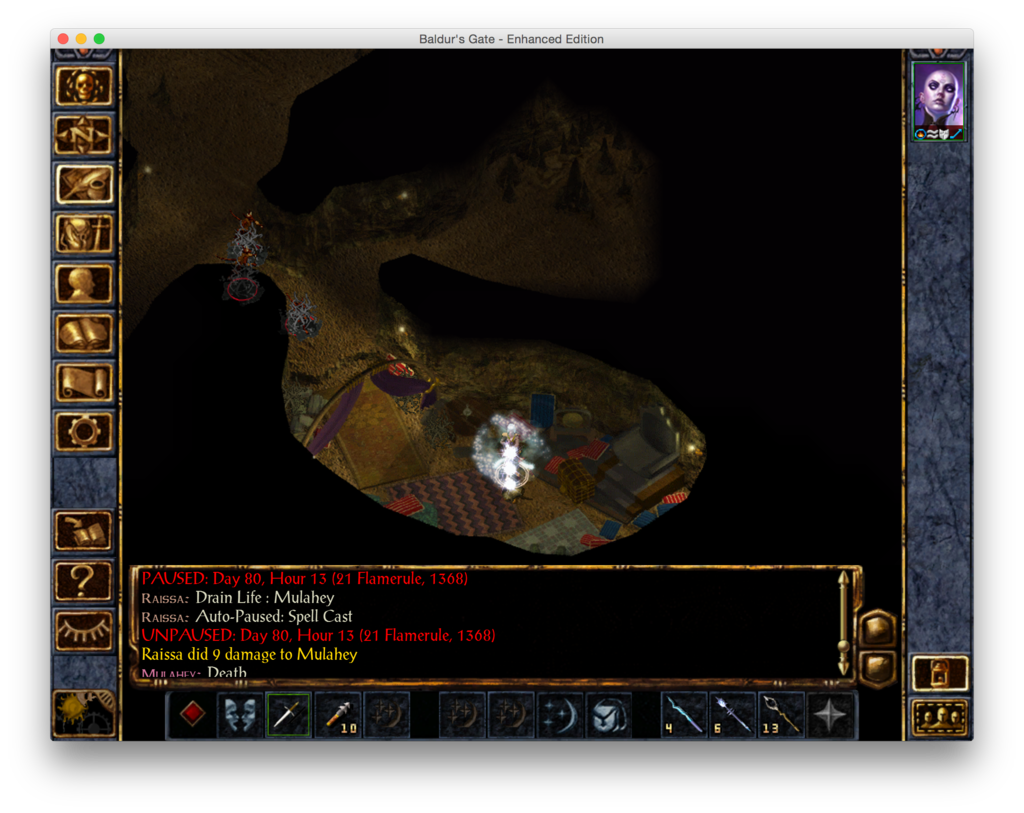Choose the slot with 10 darts
Image resolution: width=1024 pixels, height=813 pixels.
(338, 715)
